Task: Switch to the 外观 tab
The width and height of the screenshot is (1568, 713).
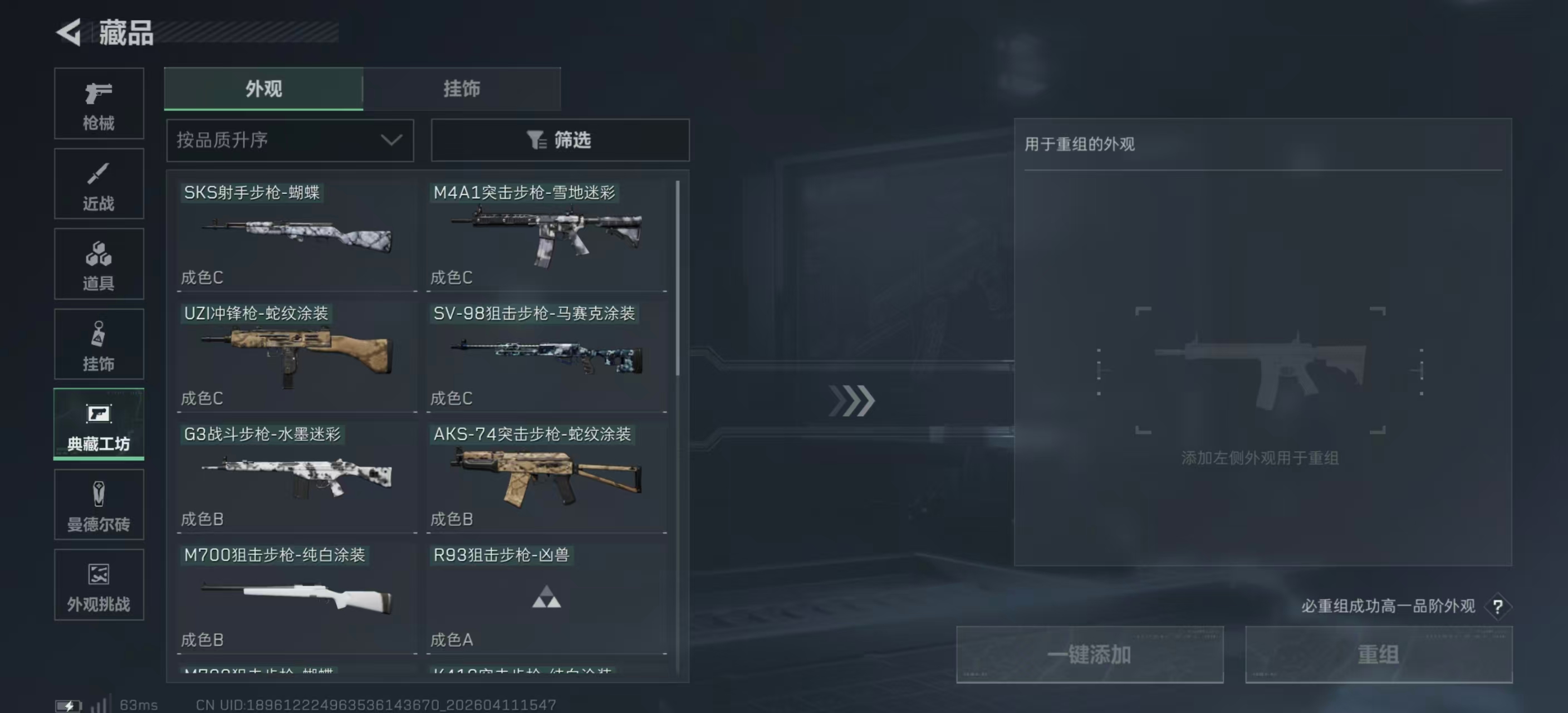Action: 263,88
